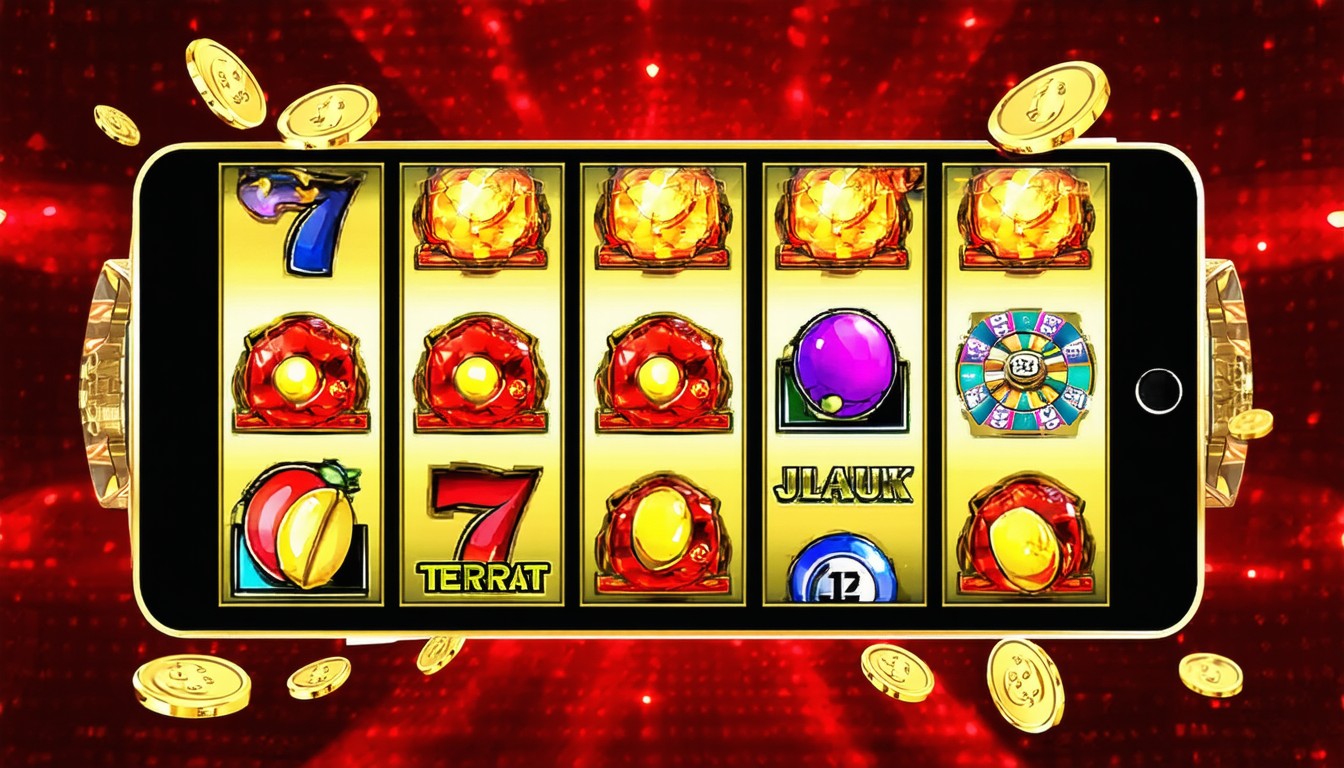Select the blue 7 reel symbol

click(x=302, y=221)
